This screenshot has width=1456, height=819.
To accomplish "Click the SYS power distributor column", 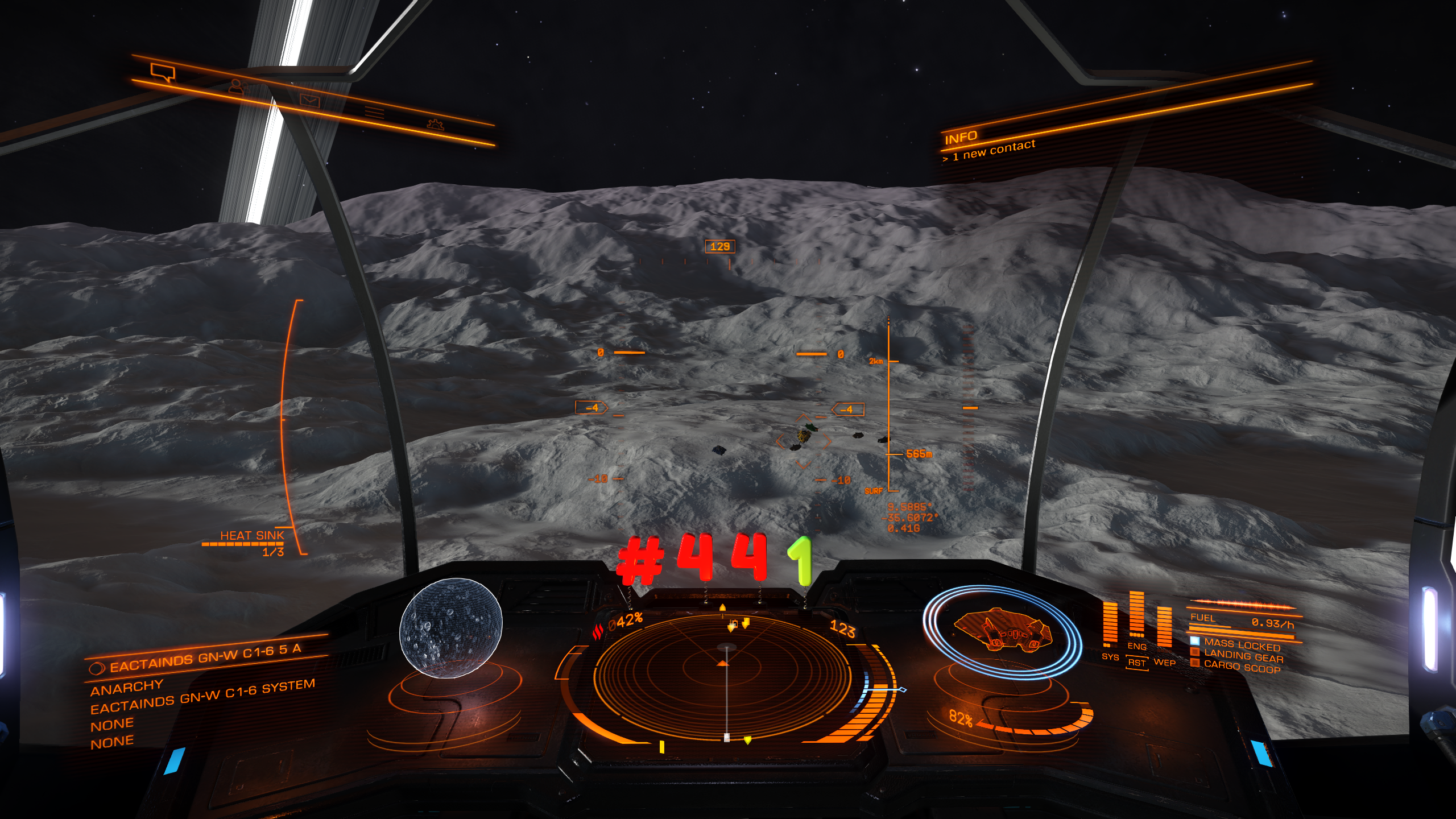I will coord(1110,627).
